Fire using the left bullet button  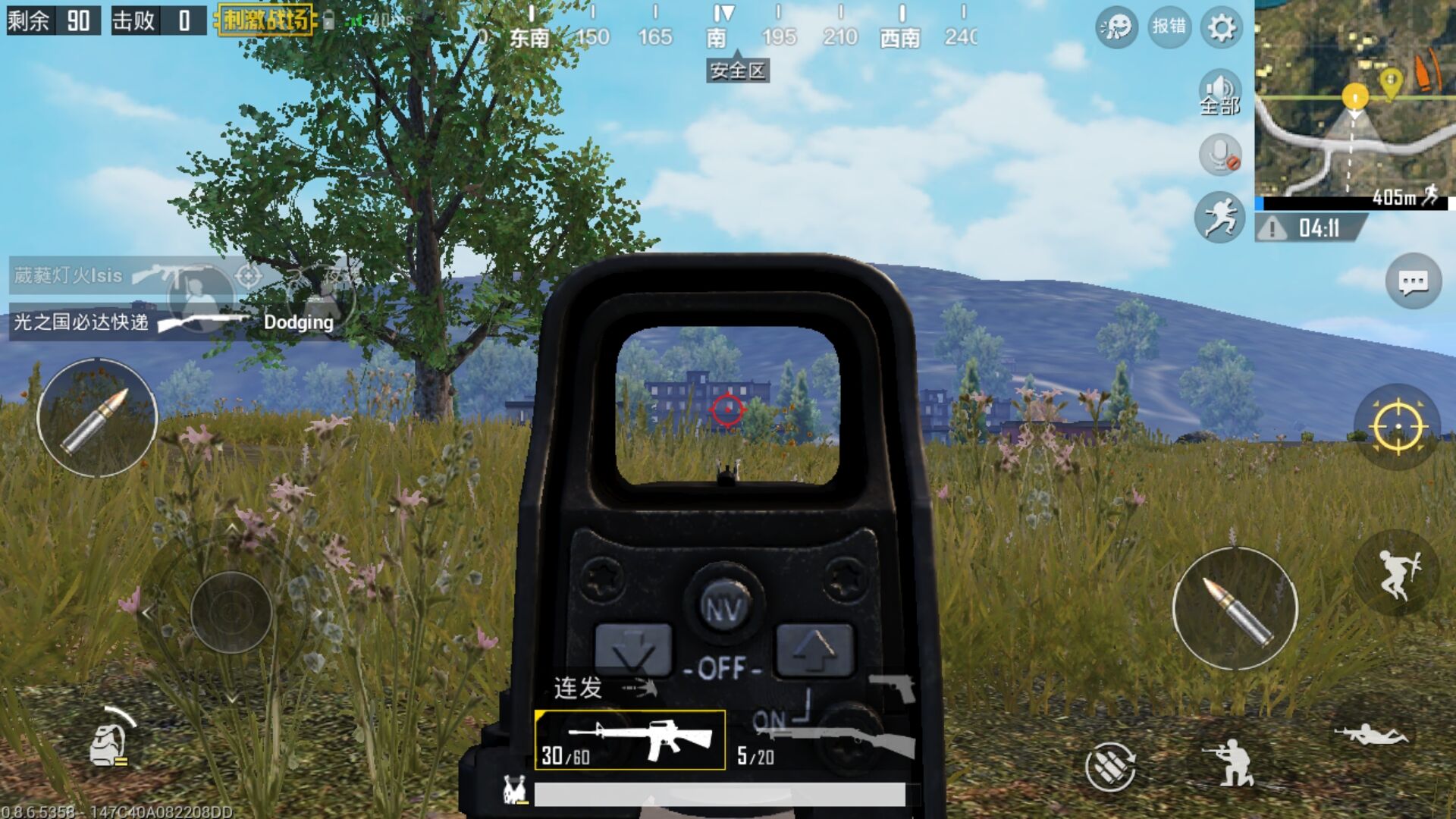click(x=97, y=418)
